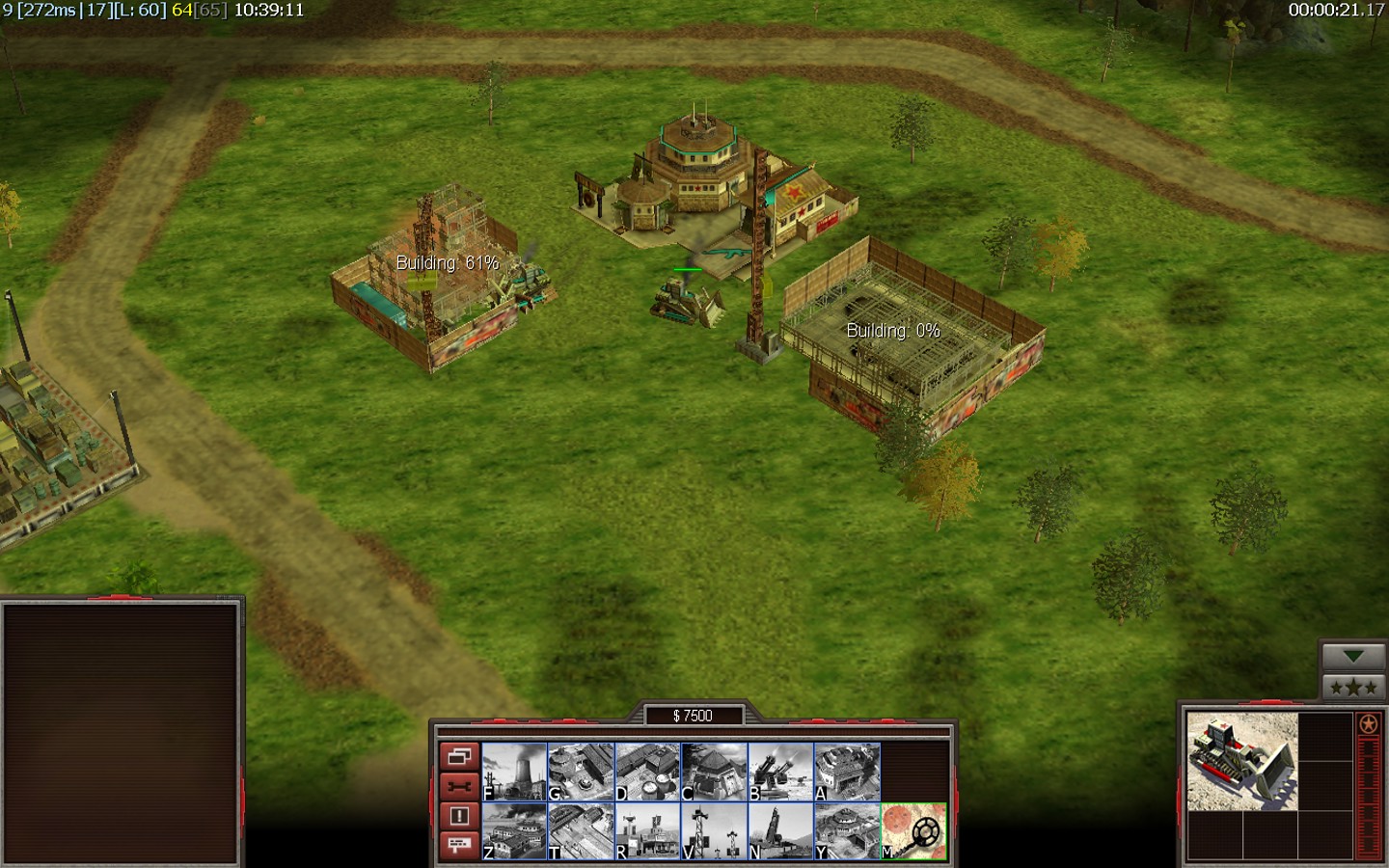1389x868 pixels.
Task: Select the Barracks build icon marked G
Action: [x=581, y=772]
